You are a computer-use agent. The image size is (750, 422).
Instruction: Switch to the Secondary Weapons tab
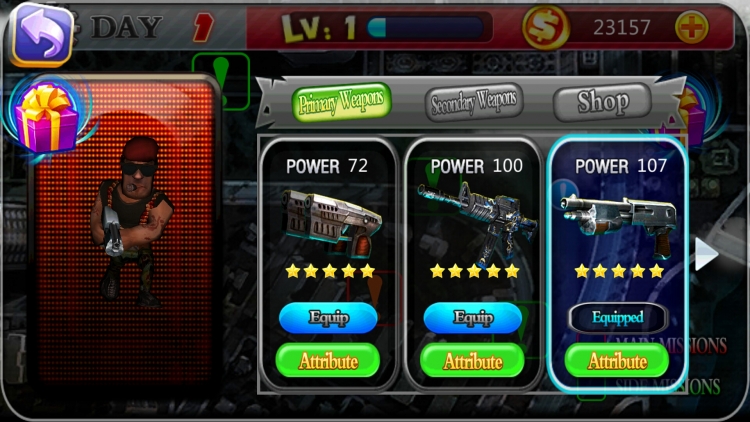coord(473,101)
